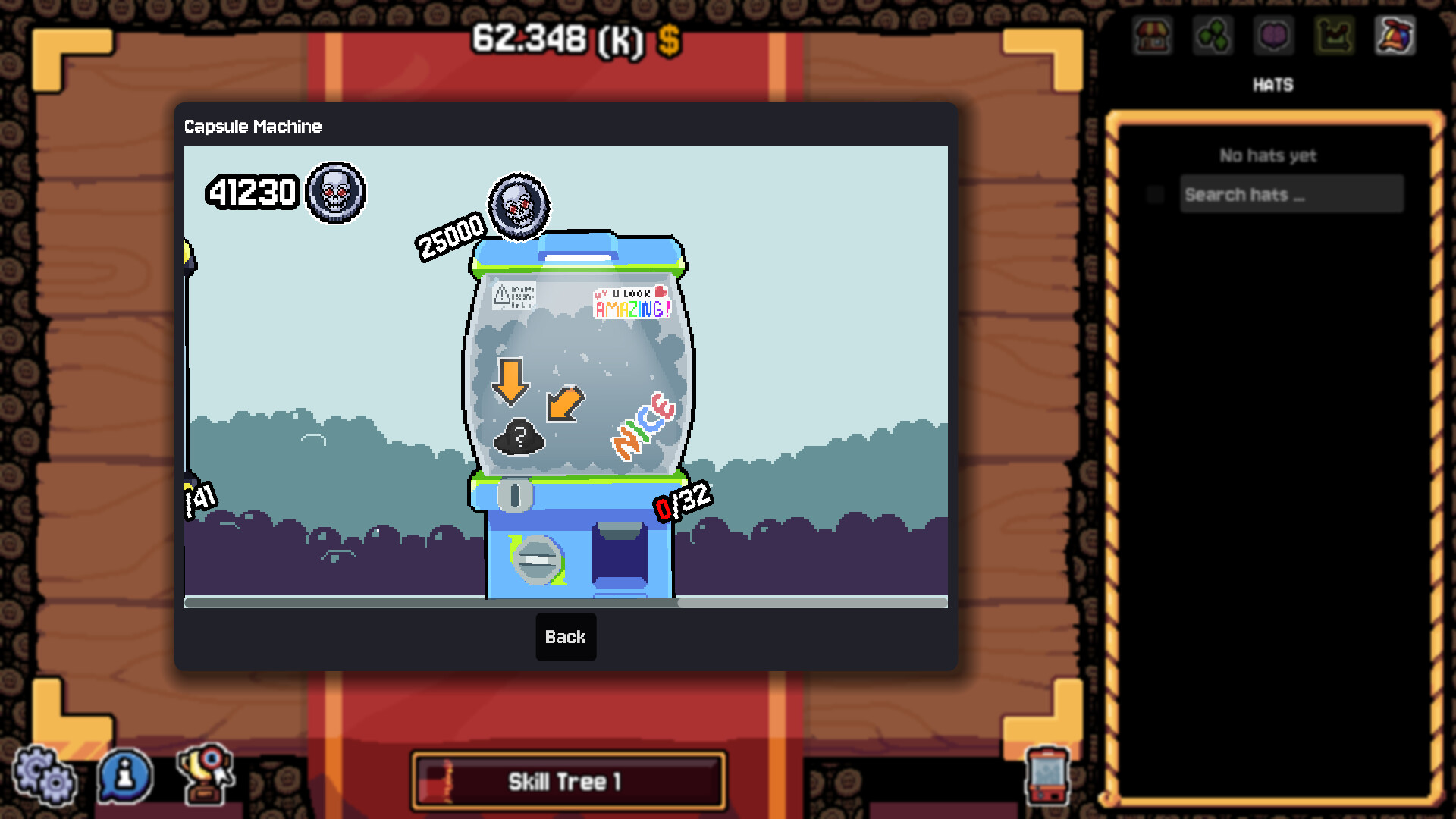Screen dimensions: 1456x819
Task: Open the green clover upgrades panel
Action: (1213, 36)
